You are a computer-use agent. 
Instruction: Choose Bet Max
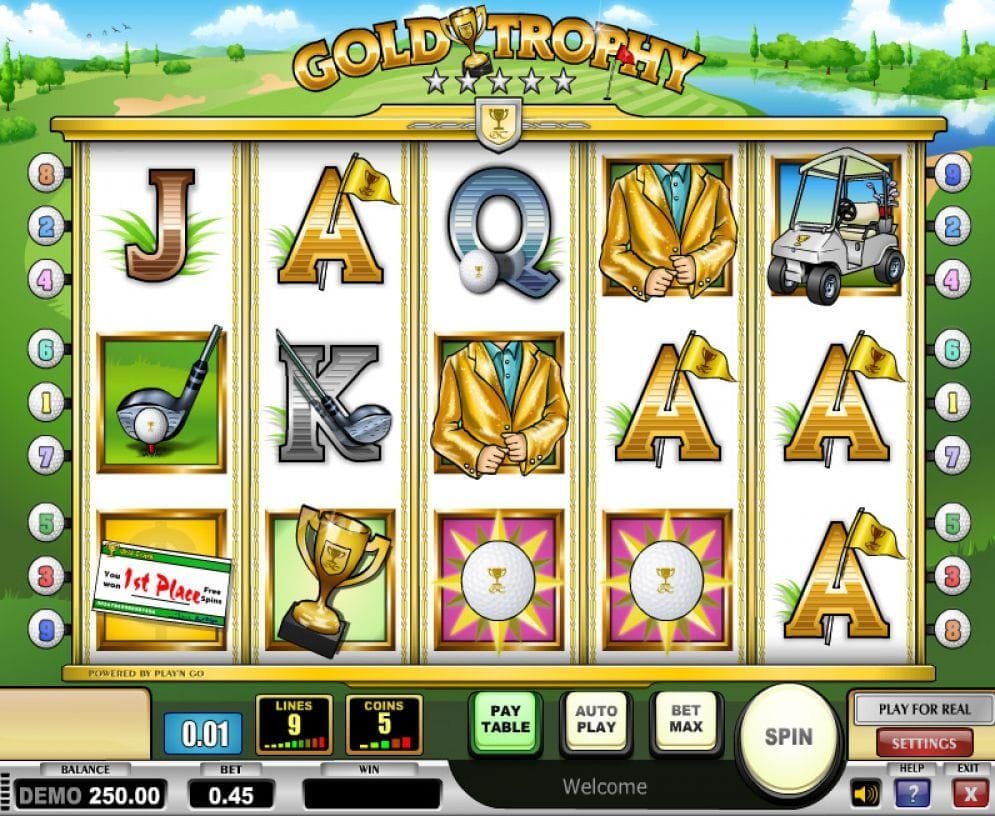tap(686, 718)
